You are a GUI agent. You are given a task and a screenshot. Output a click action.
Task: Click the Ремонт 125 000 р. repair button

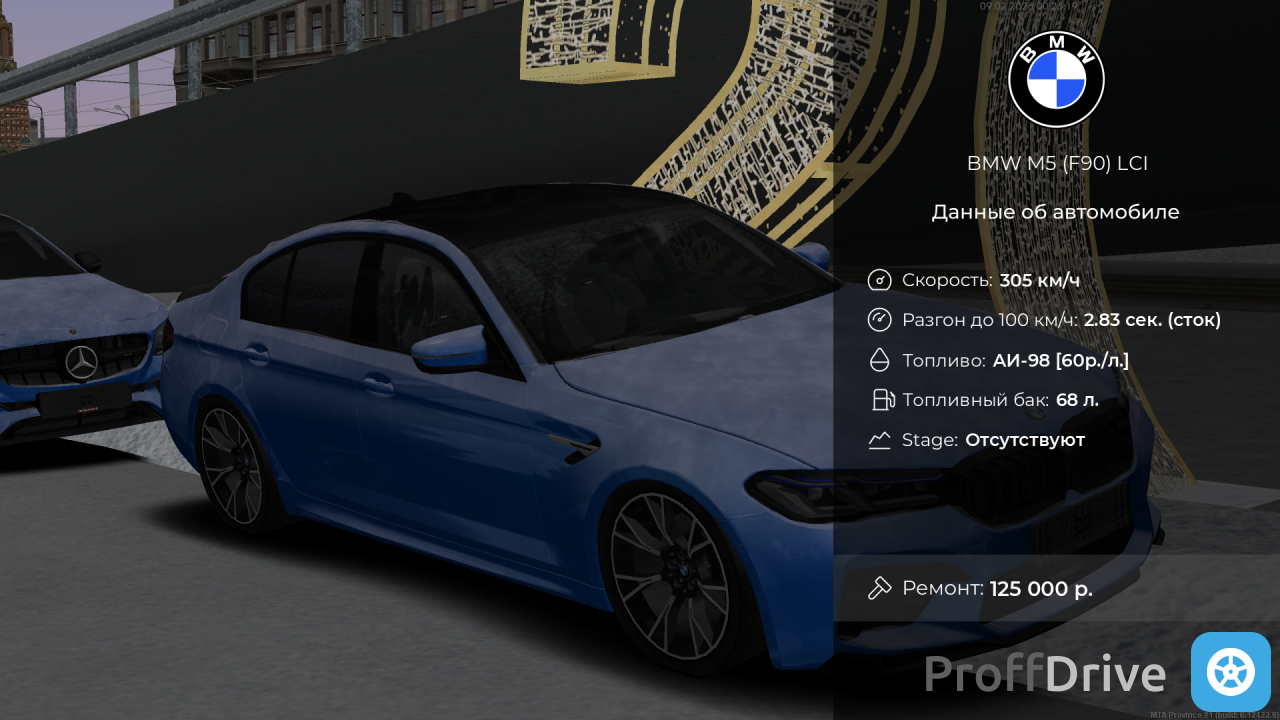tap(981, 588)
